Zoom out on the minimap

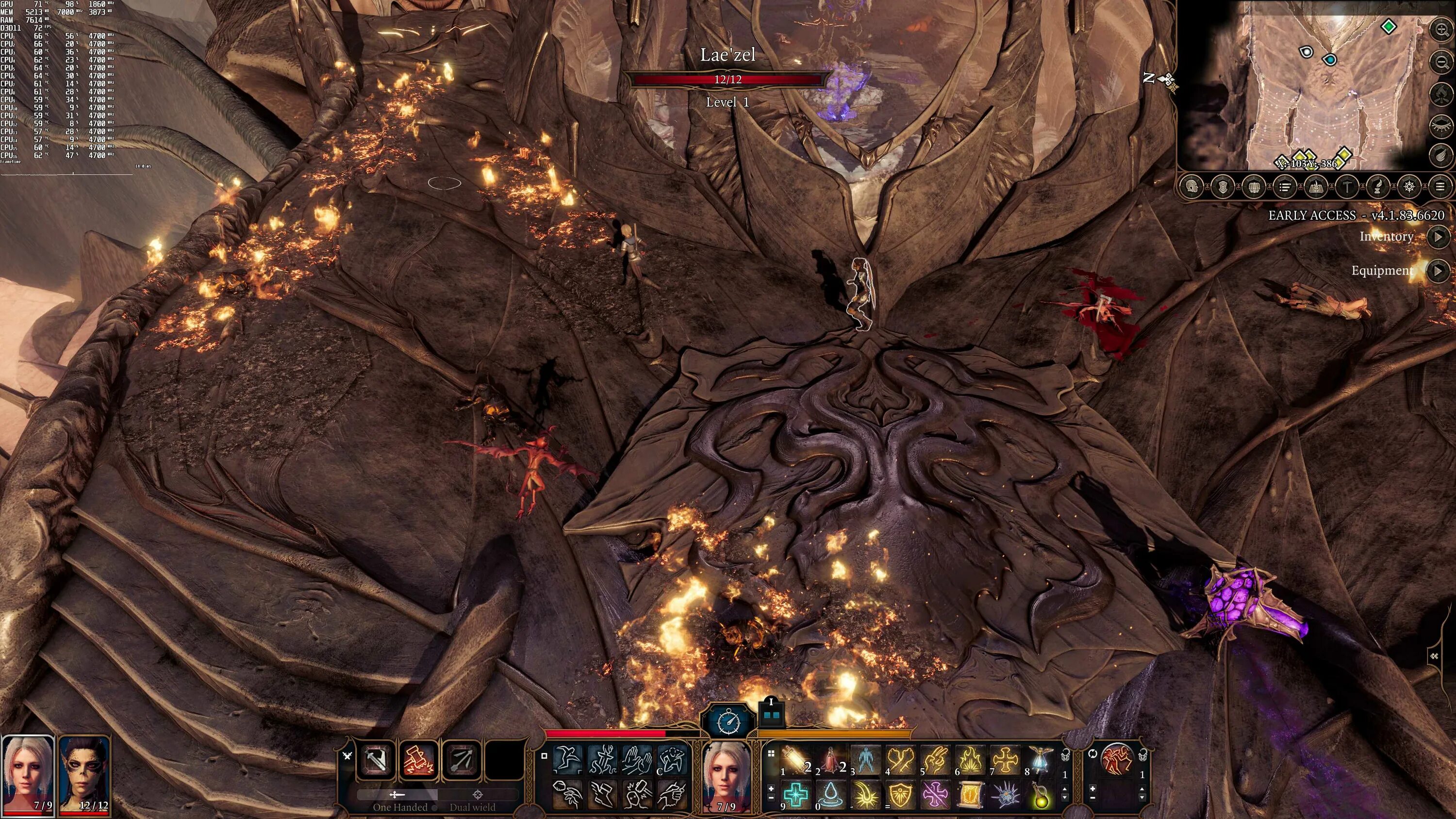[x=1442, y=61]
